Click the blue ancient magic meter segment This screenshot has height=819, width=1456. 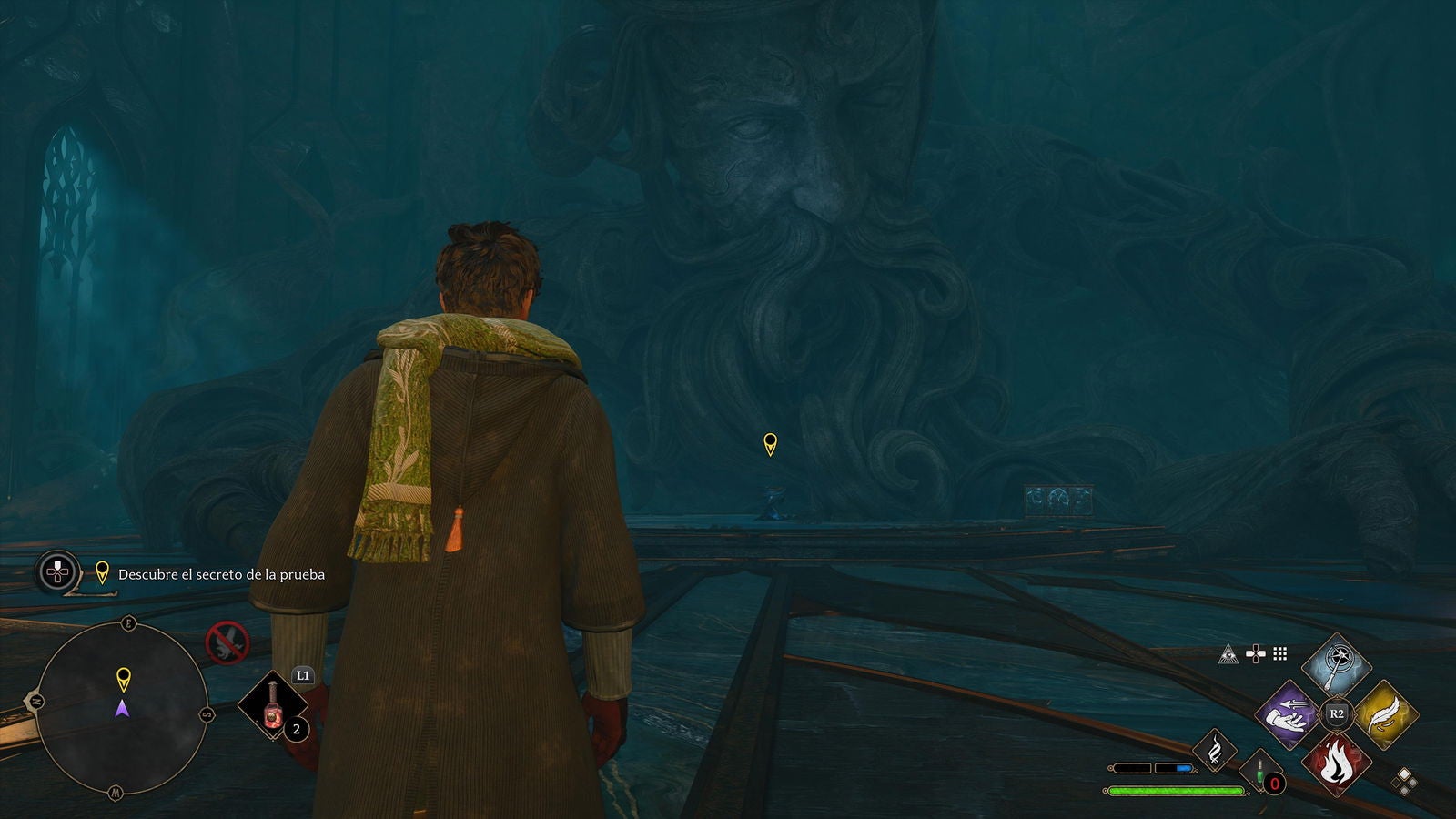tap(1183, 767)
